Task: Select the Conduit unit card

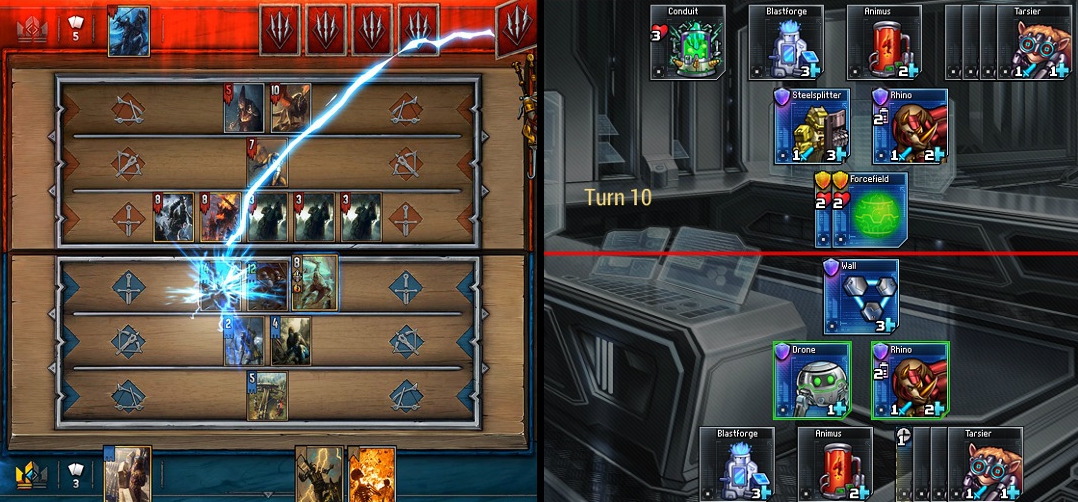Action: coord(687,45)
